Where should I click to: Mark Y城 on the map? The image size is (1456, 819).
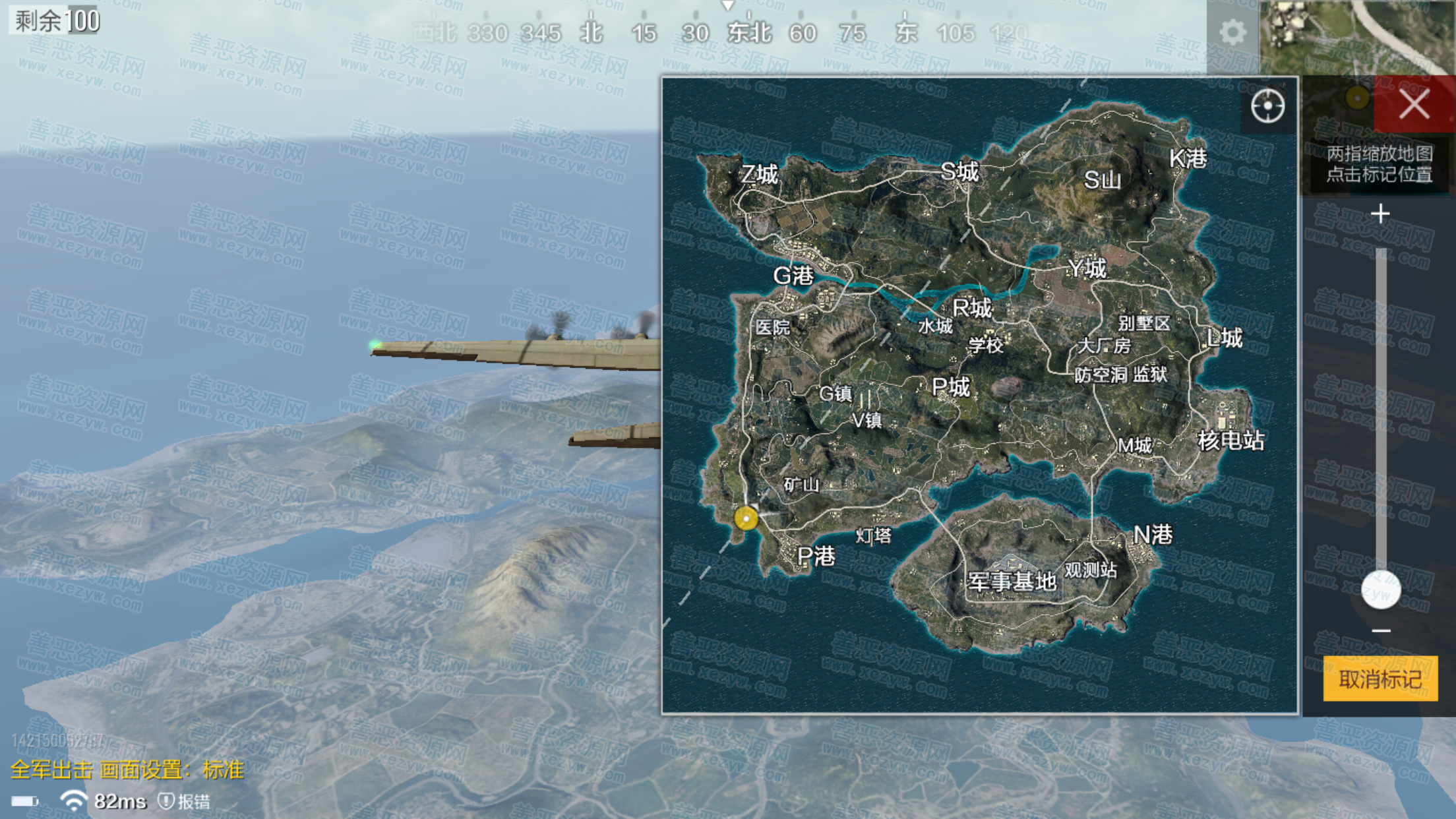coord(1087,268)
